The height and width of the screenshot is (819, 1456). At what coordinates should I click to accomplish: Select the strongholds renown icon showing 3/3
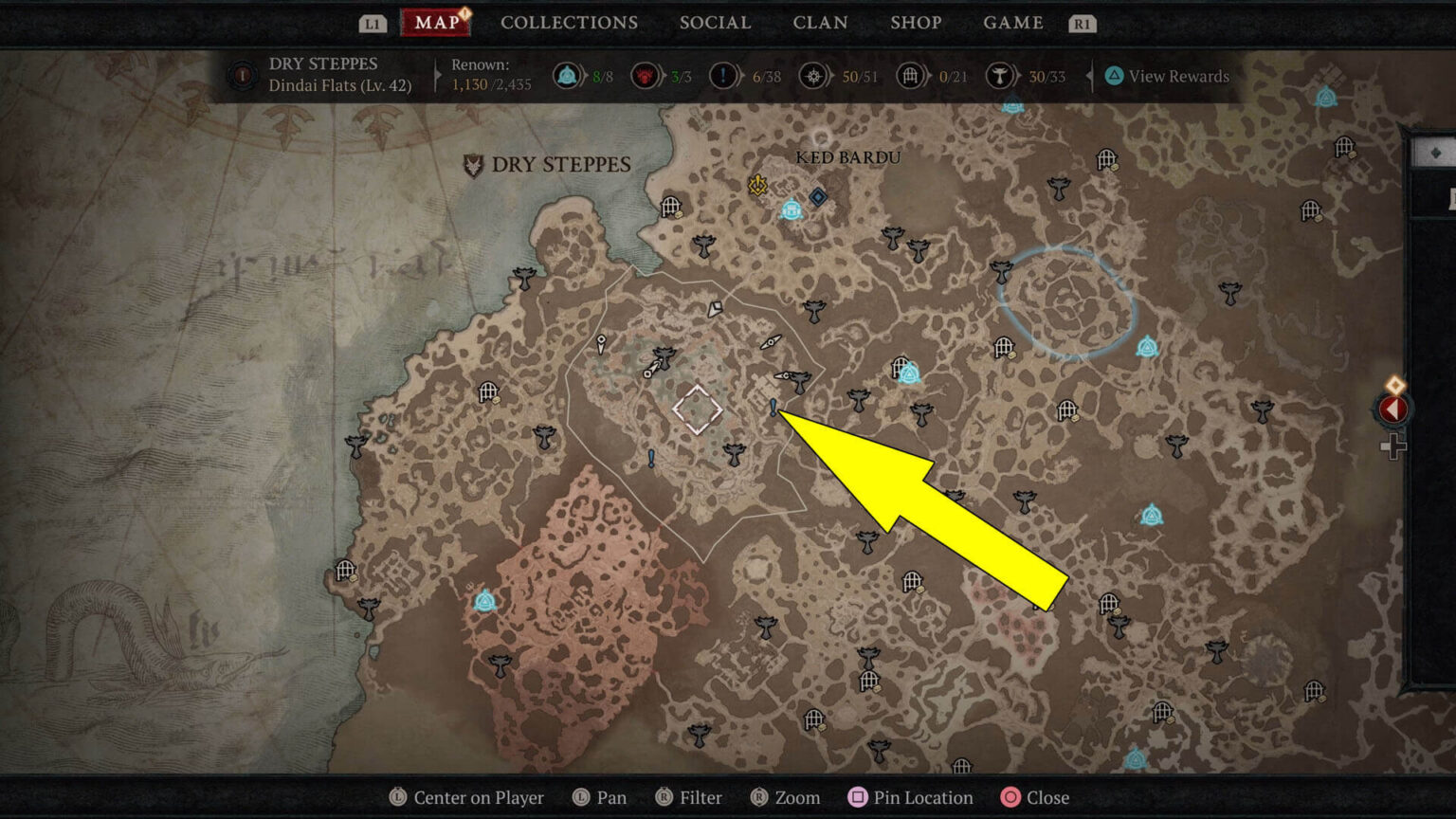point(645,76)
